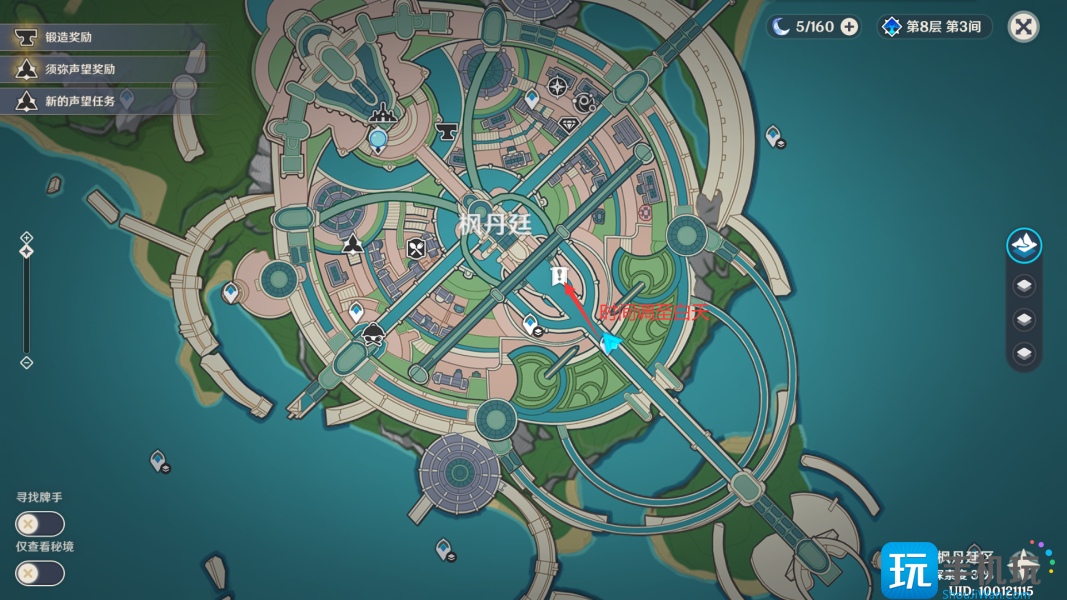Add resin using the plus button
1067x600 pixels.
pos(849,27)
